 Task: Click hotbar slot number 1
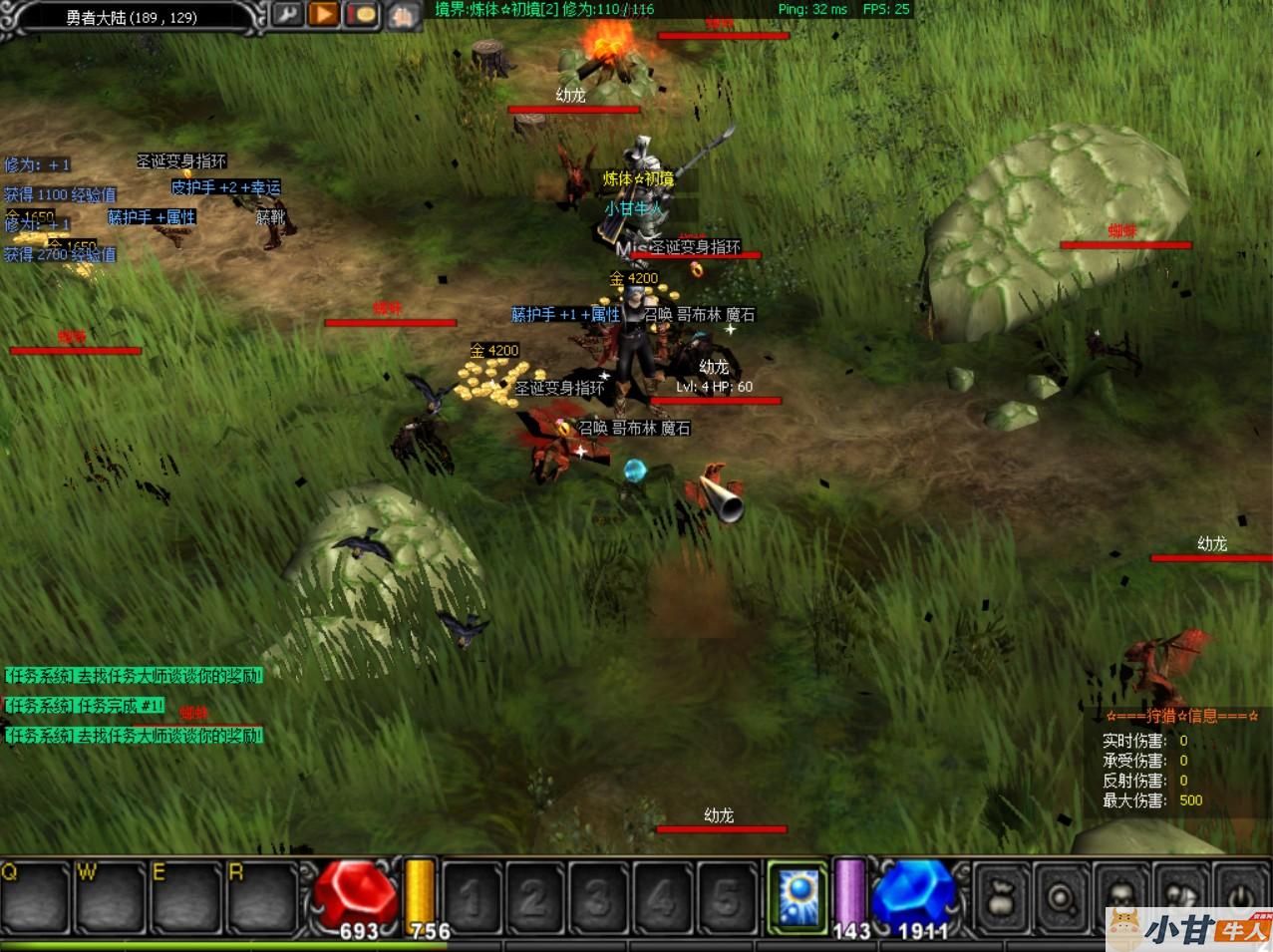(x=470, y=897)
